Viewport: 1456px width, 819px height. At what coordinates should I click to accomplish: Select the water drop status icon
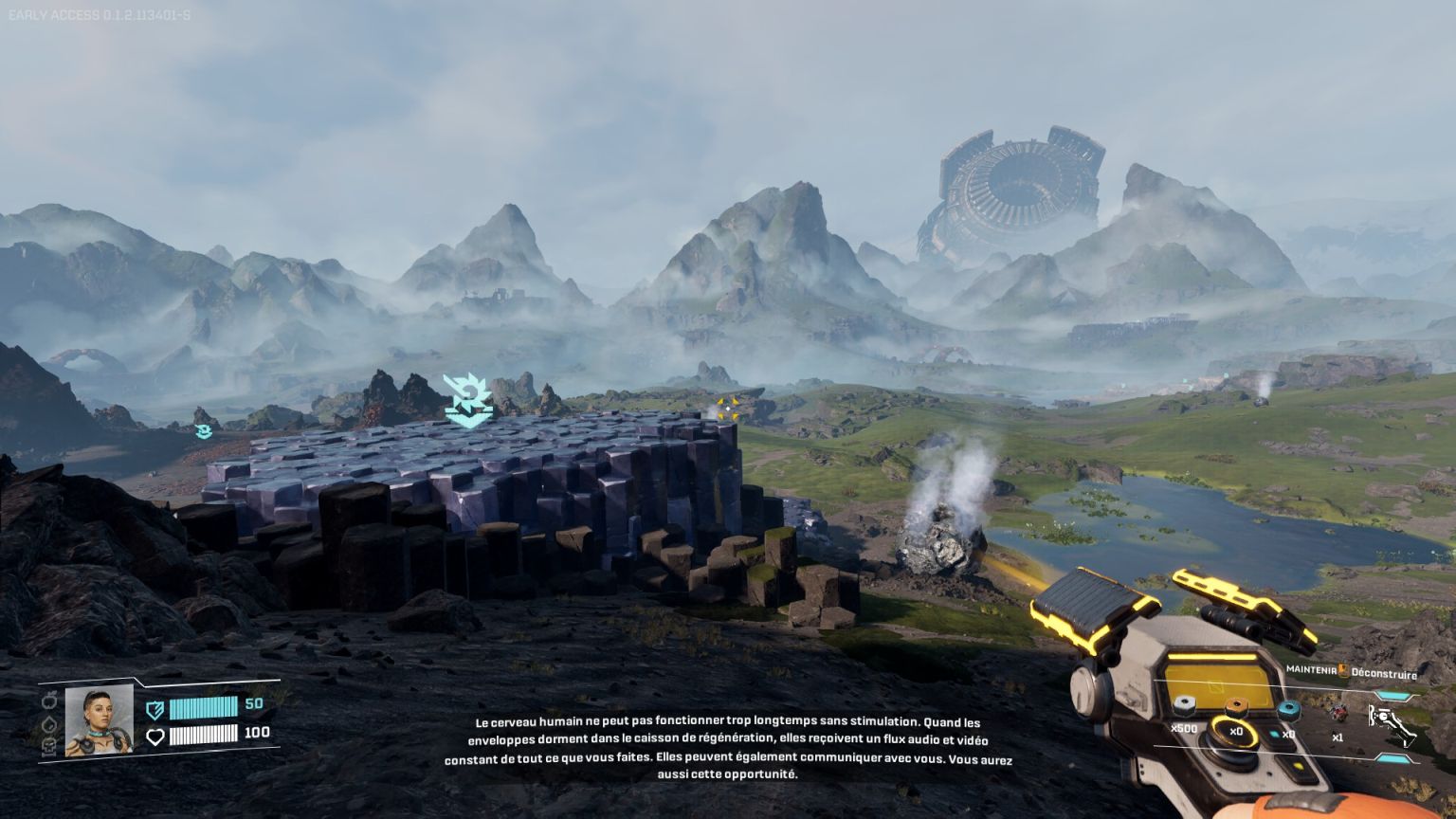point(50,724)
